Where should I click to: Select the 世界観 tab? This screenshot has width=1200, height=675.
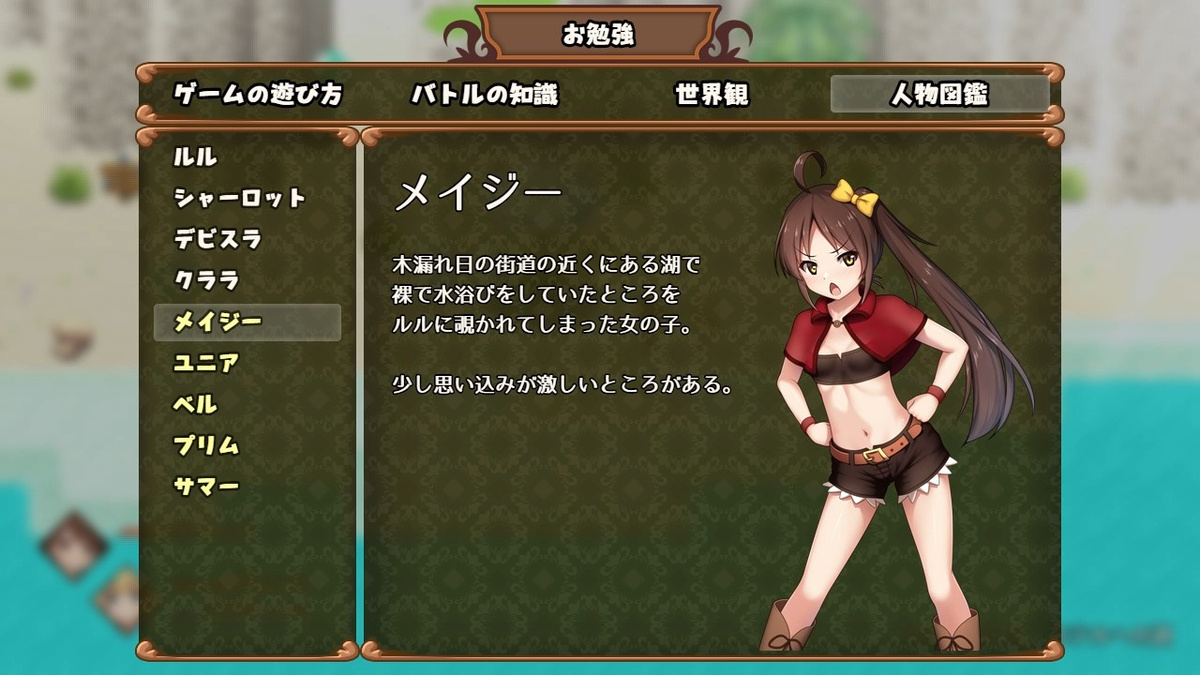[x=712, y=95]
